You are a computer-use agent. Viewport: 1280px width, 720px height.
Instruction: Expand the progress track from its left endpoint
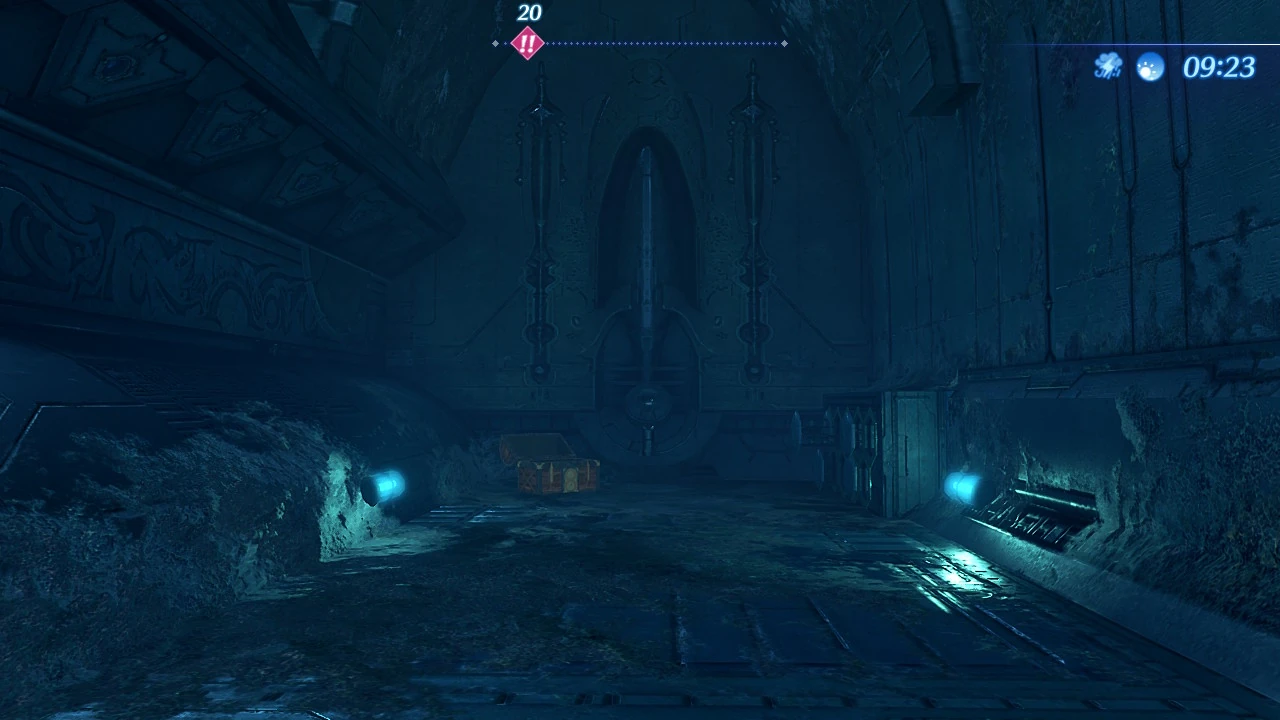point(495,43)
